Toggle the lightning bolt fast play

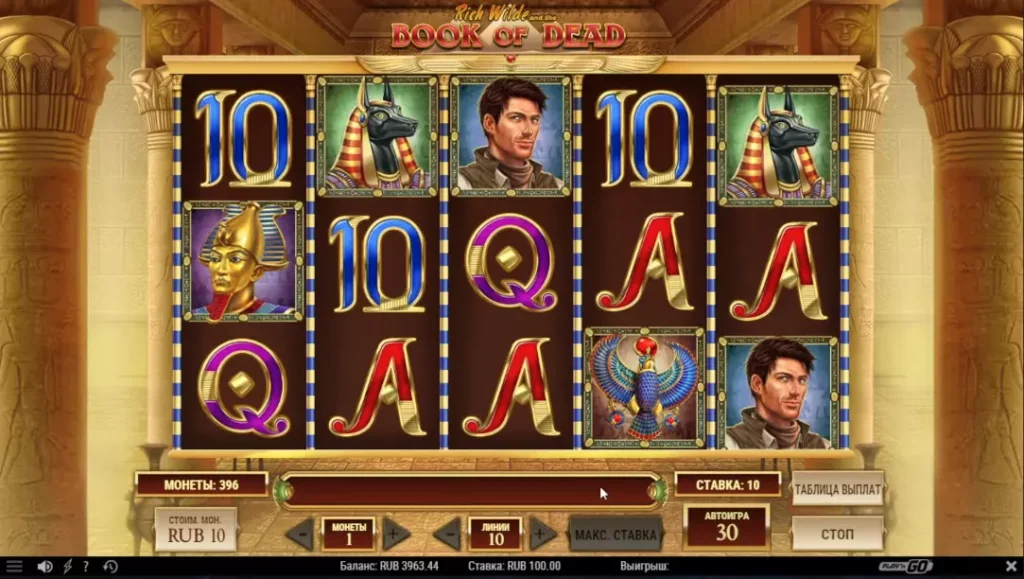point(68,567)
